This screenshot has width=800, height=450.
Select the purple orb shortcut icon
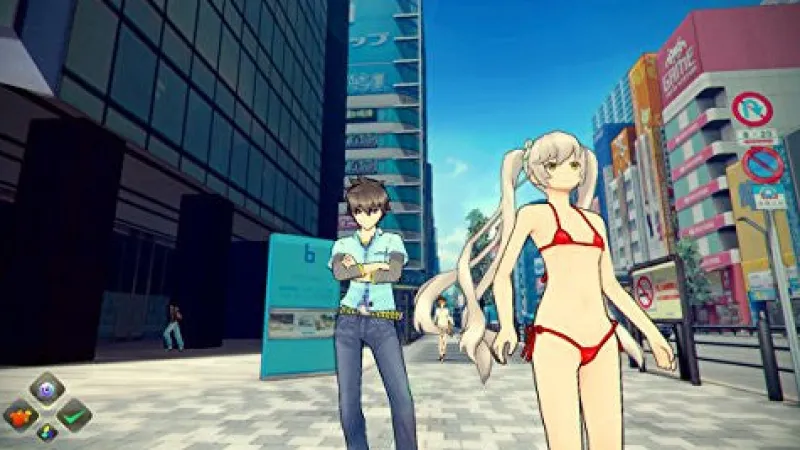coord(47,388)
